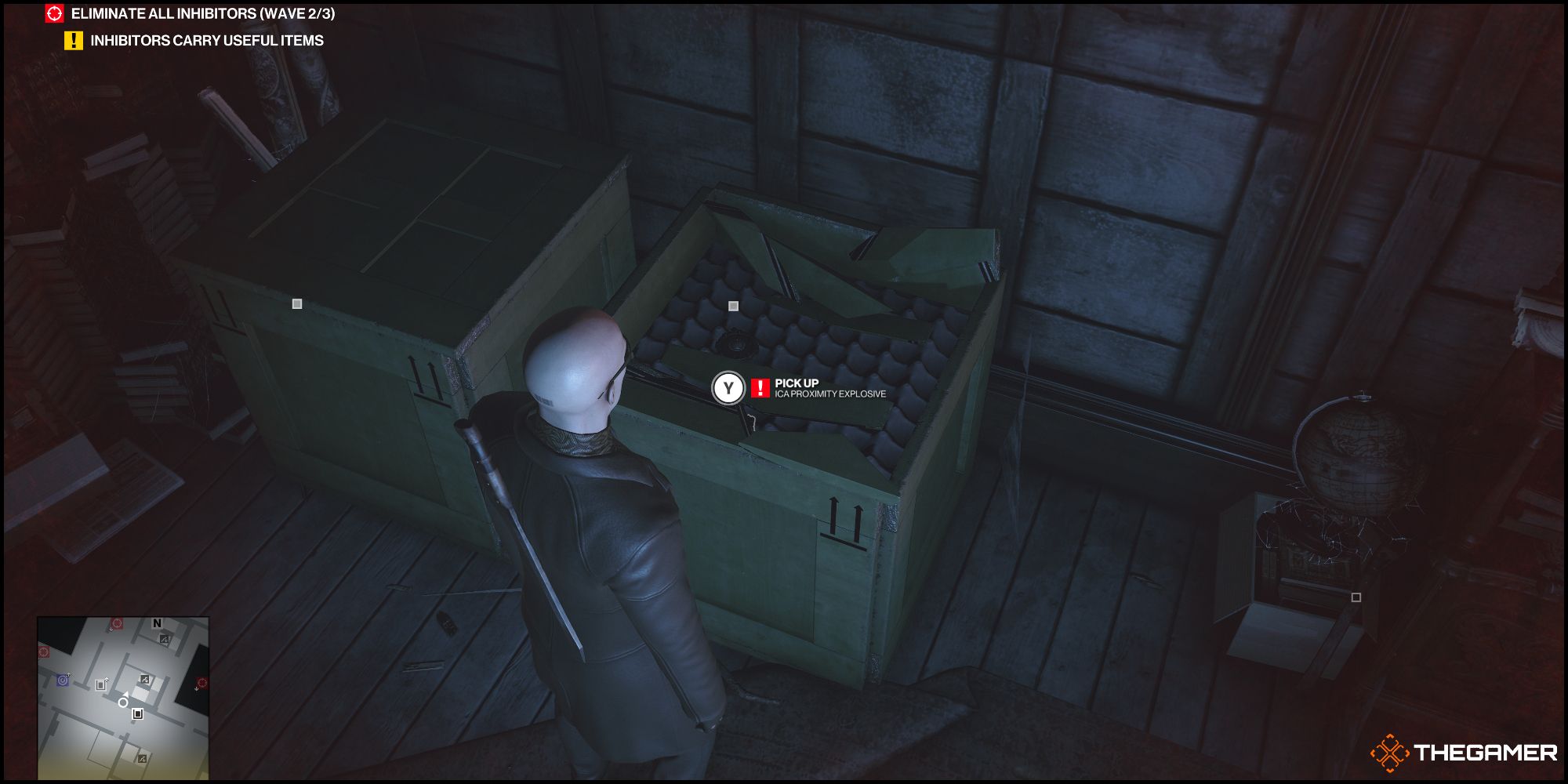The width and height of the screenshot is (1568, 784).
Task: Click the white square item marker on the minimap
Action: 137,714
